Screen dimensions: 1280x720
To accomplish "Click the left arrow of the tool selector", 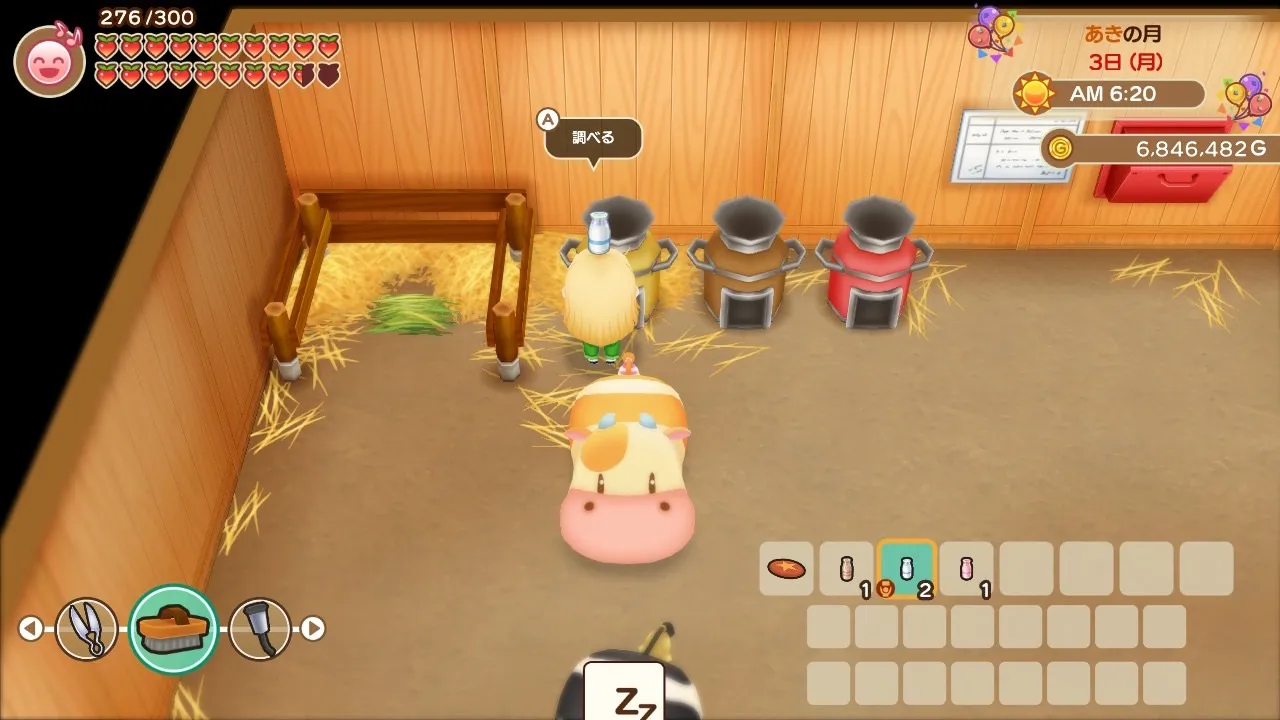I will (x=31, y=629).
